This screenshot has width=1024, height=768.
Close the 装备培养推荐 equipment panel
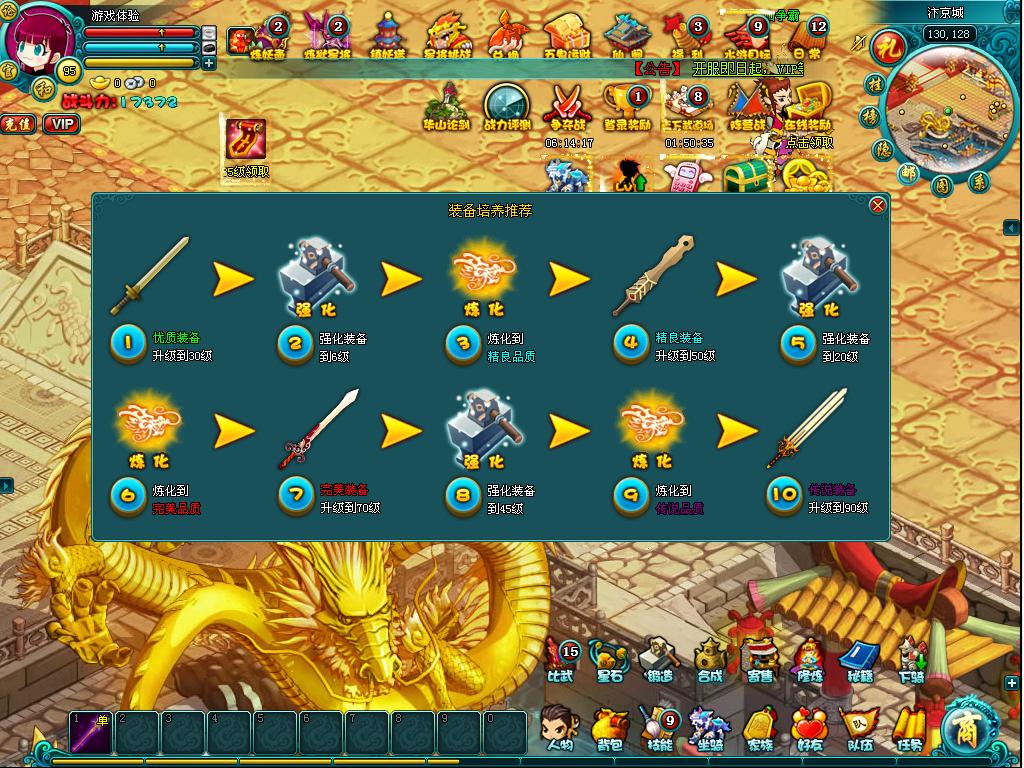click(878, 205)
